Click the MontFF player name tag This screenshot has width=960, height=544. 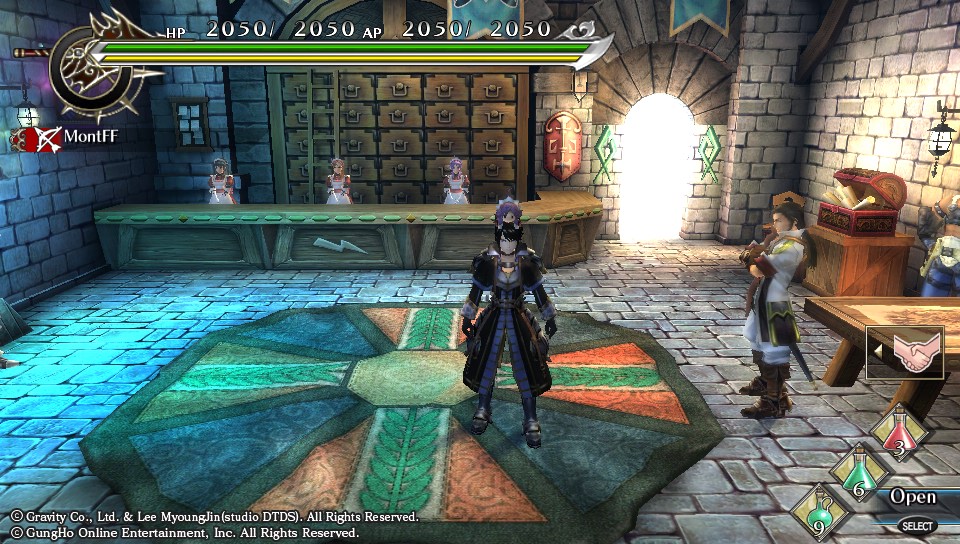coord(90,136)
